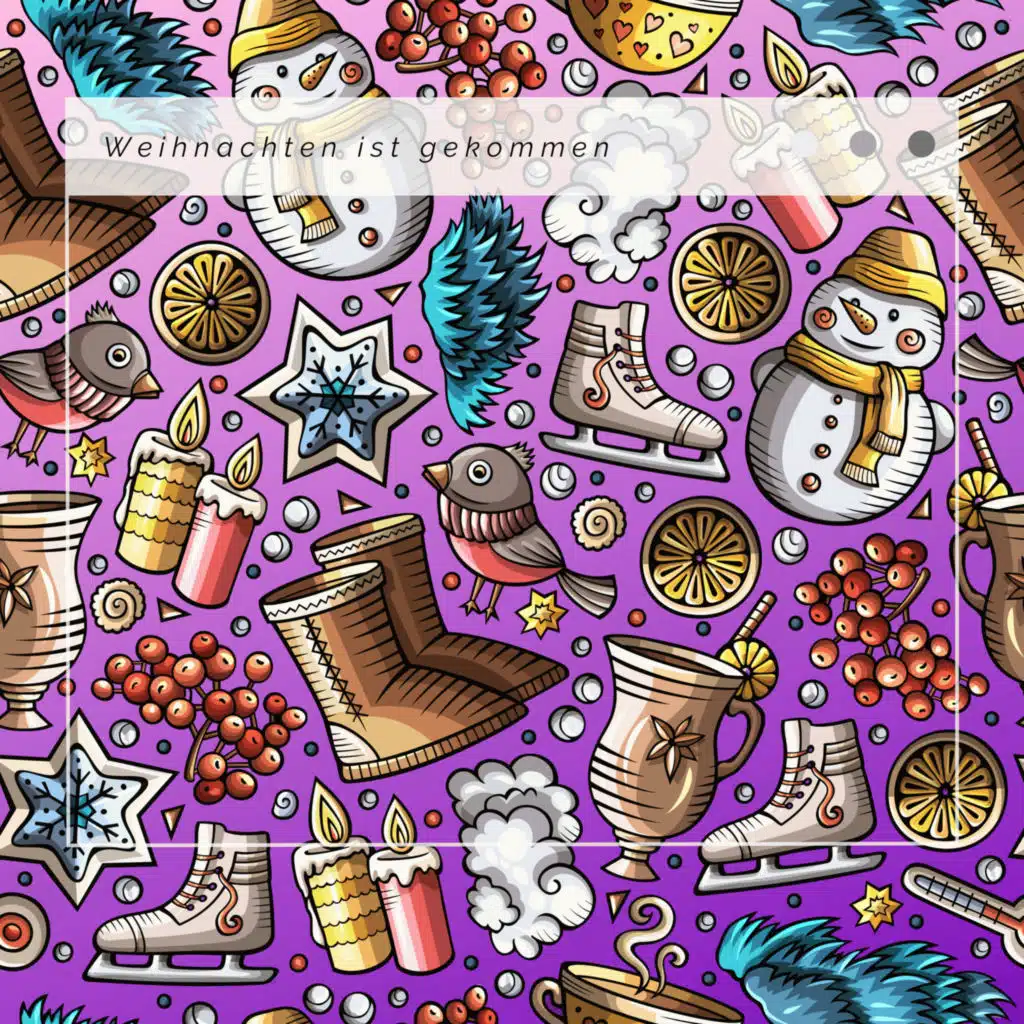Click the medium gray window dot
1024x1024 pixels.
point(862,144)
